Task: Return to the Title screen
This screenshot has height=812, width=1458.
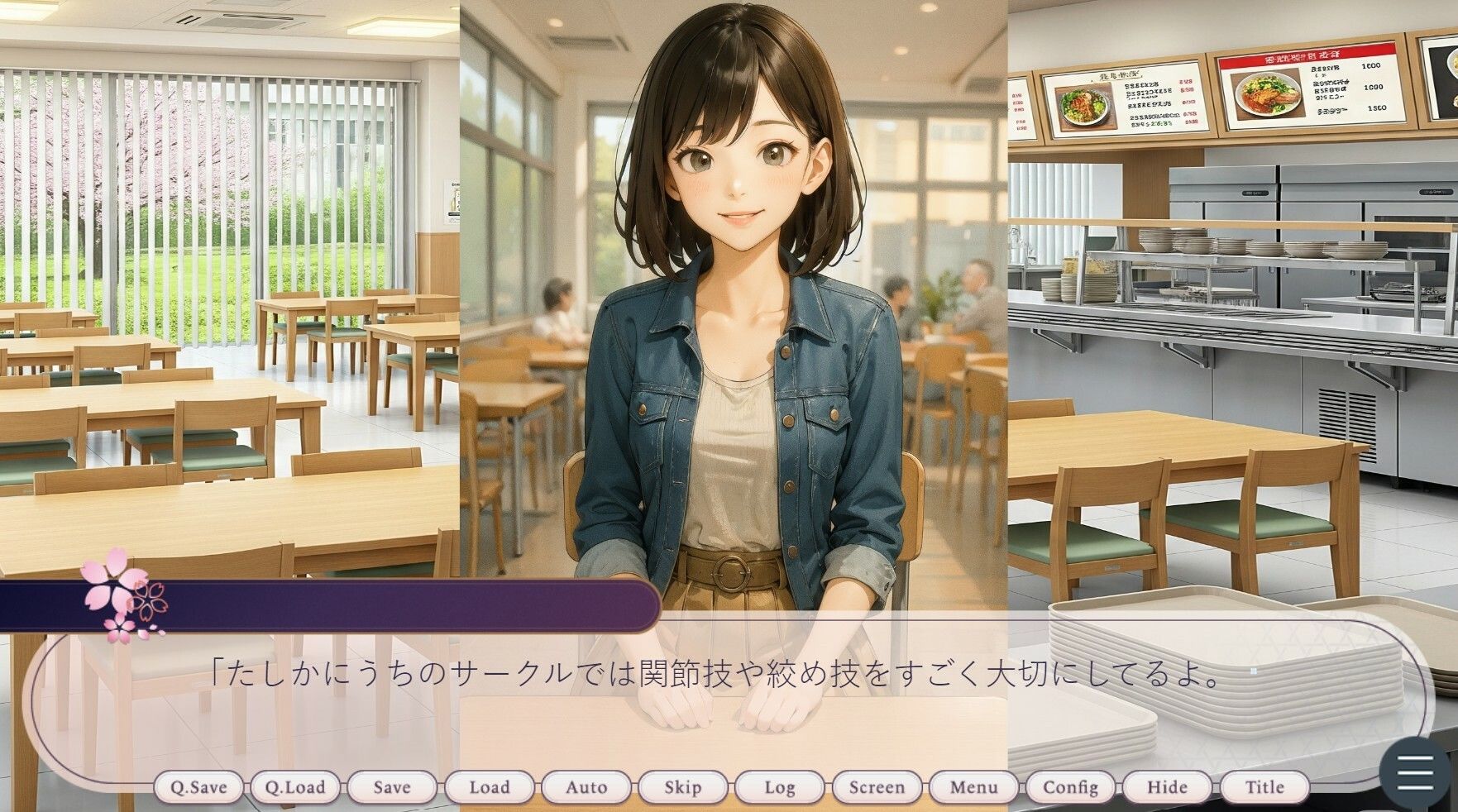Action: coord(1264,787)
